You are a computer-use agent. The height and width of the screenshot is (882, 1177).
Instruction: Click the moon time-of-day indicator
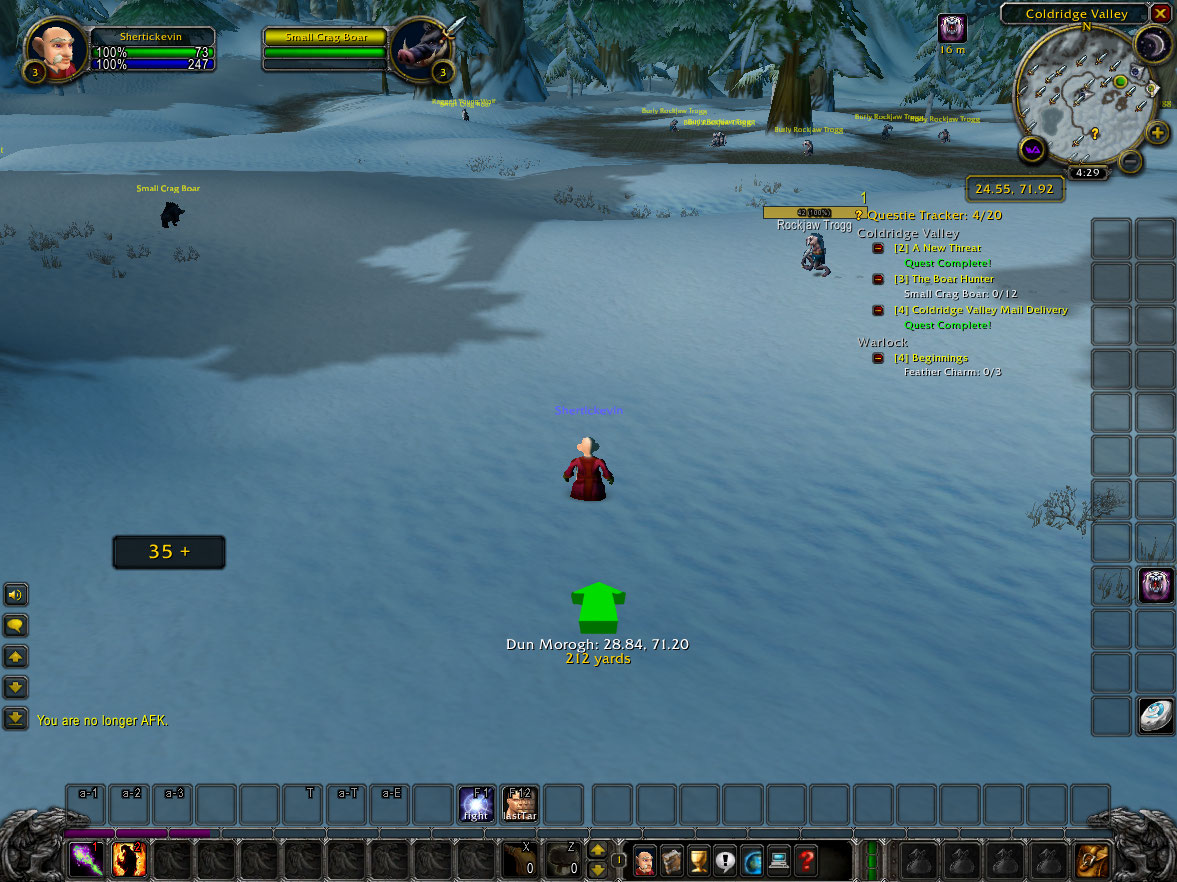[1153, 44]
